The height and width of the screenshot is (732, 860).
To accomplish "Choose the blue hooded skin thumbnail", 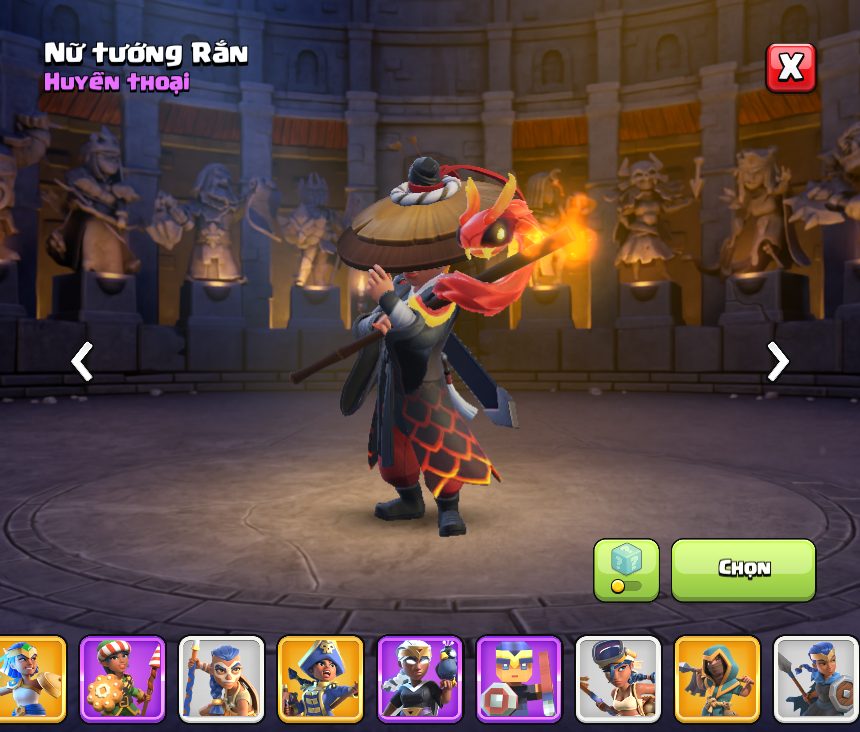I will 716,679.
